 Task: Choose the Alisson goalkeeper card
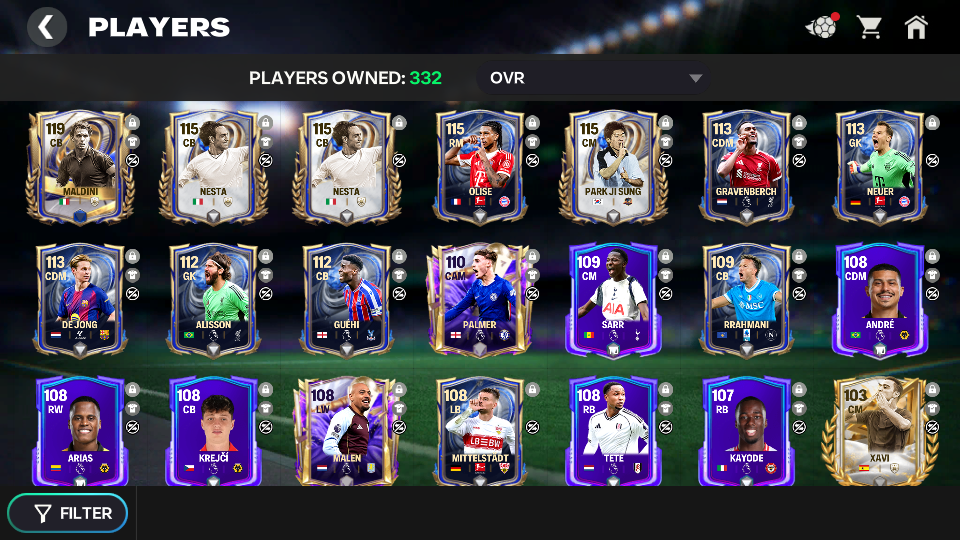tap(213, 299)
